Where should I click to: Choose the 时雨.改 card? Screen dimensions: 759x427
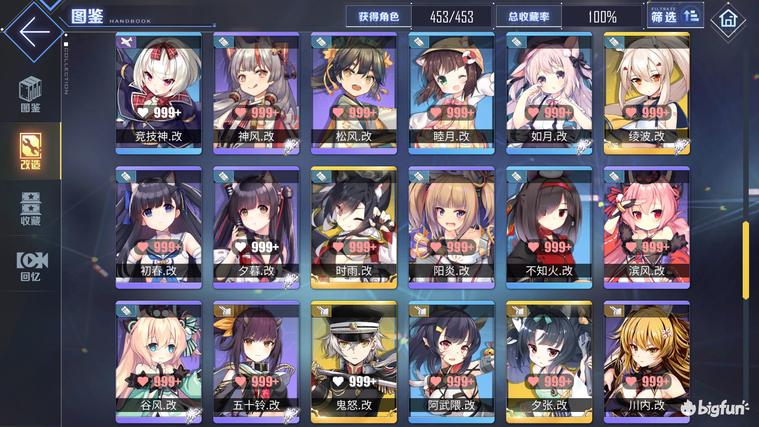(x=353, y=223)
